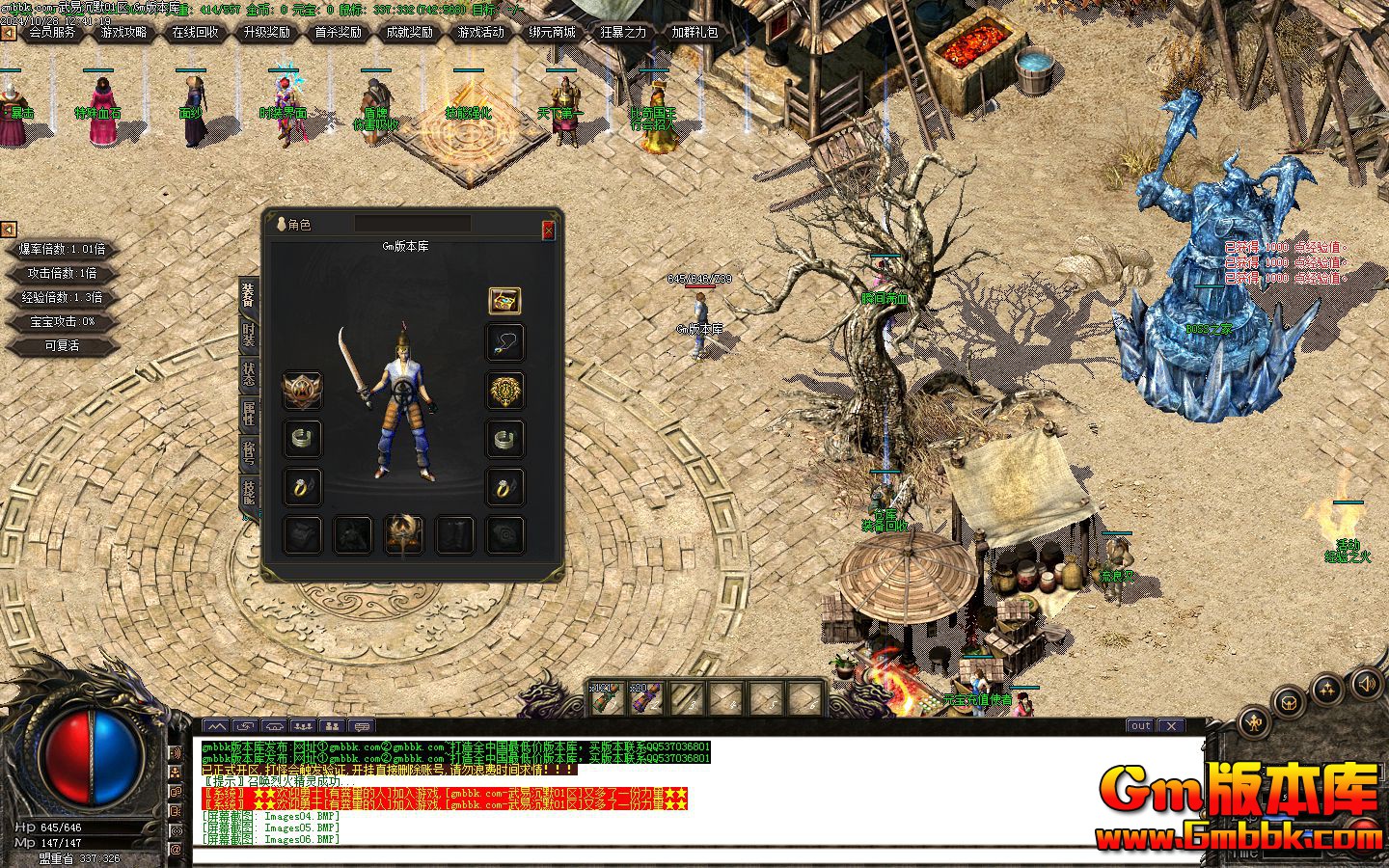Open the 游戏攻略 game guide
Image resolution: width=1389 pixels, height=868 pixels.
tap(123, 32)
